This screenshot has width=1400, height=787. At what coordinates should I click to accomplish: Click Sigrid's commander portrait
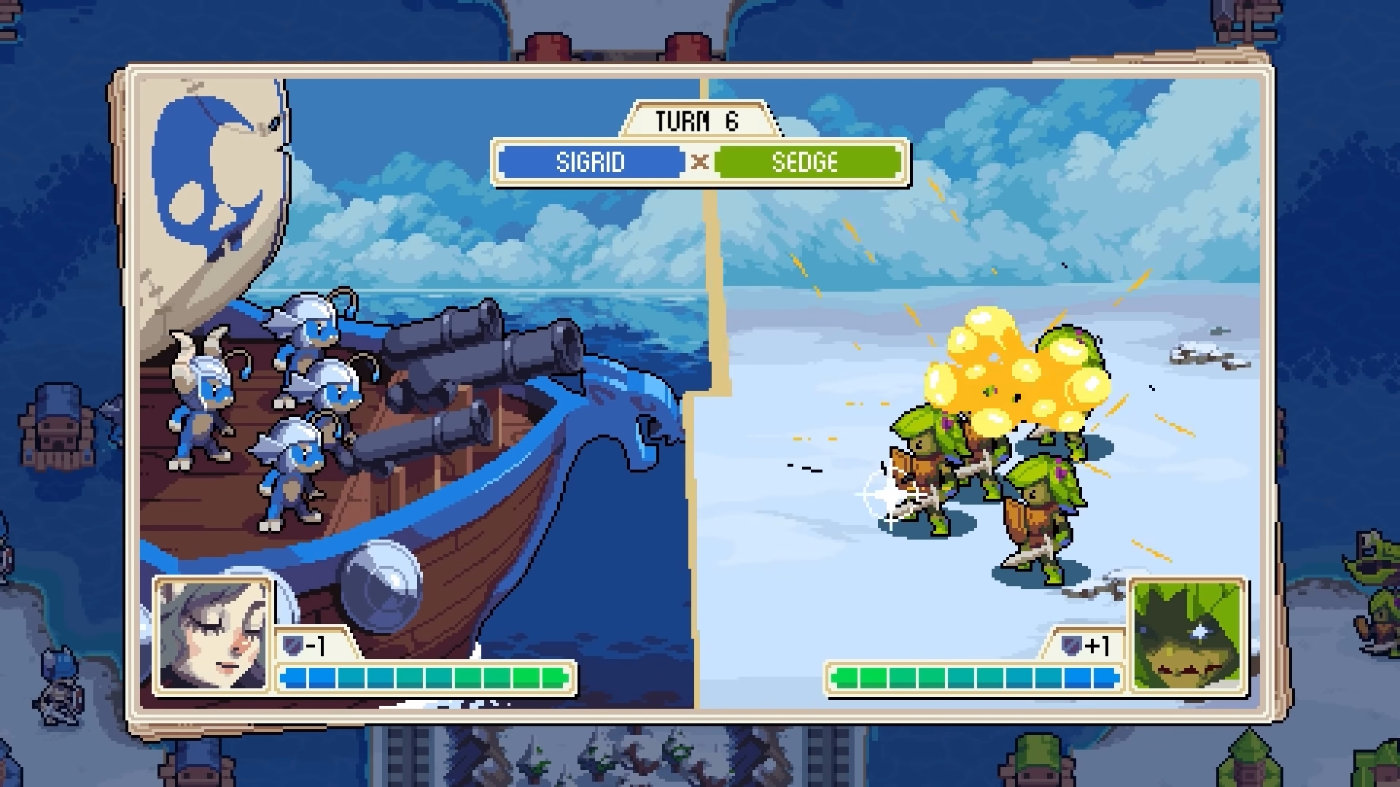coord(212,636)
